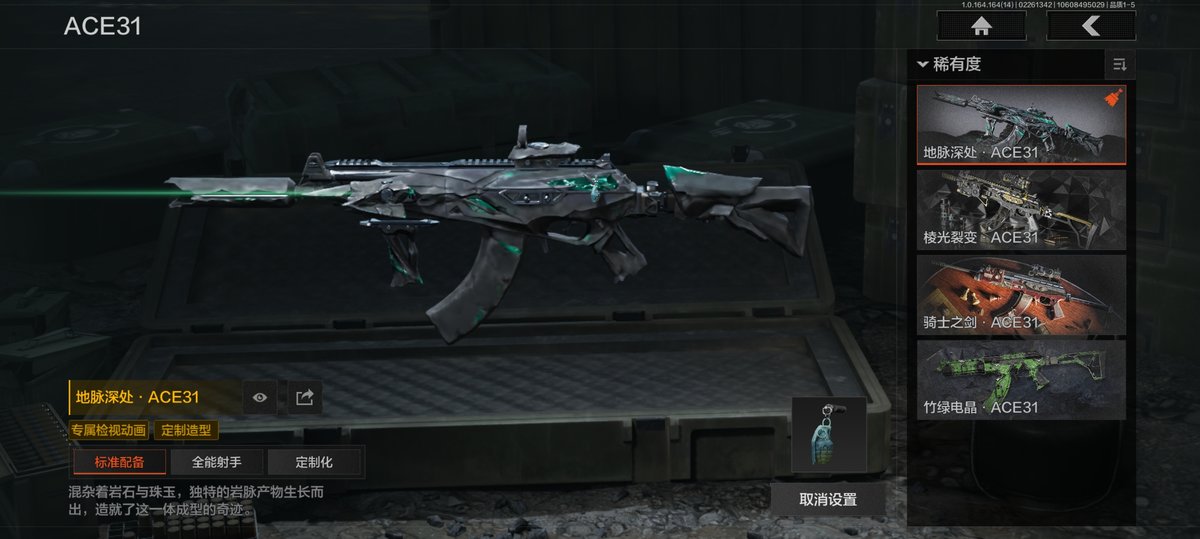Screen dimensions: 1200x539
Task: Switch to the 标准配备 tab
Action: [119, 462]
